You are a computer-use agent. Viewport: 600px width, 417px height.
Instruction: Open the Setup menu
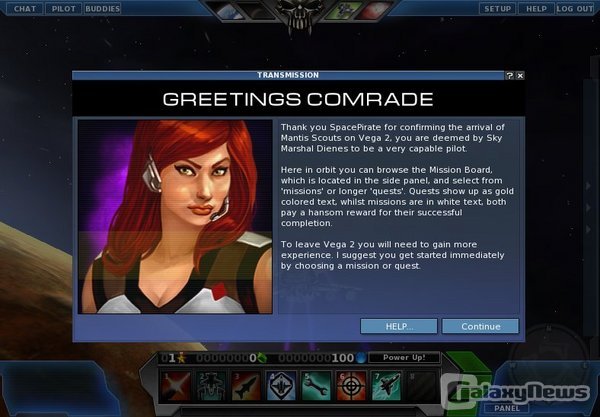coord(497,9)
